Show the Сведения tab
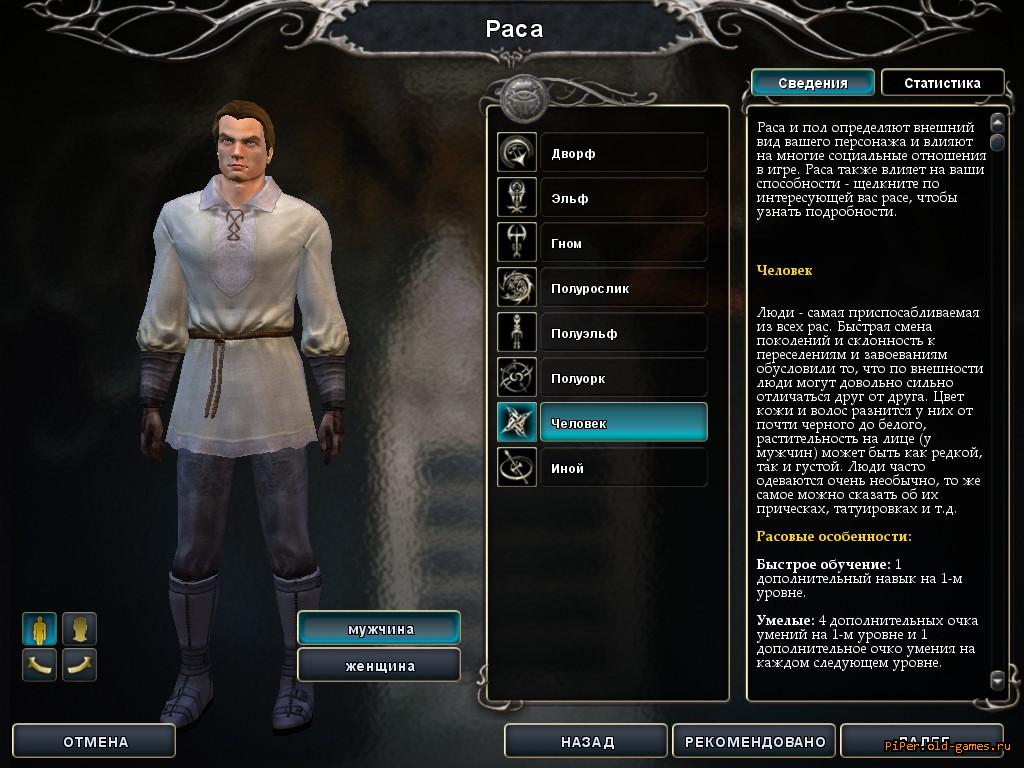Screen dimensions: 1024x768 click(812, 83)
